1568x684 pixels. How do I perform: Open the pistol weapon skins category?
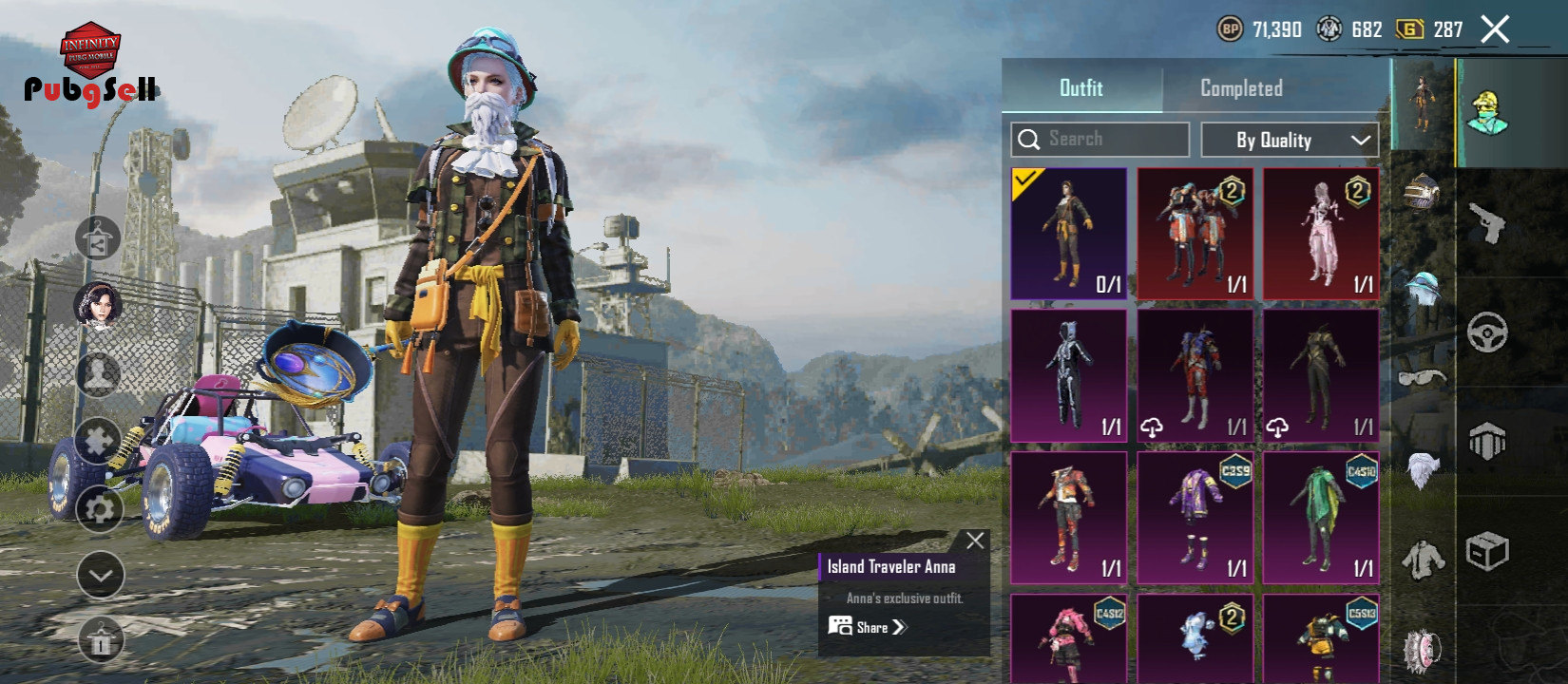pos(1487,224)
